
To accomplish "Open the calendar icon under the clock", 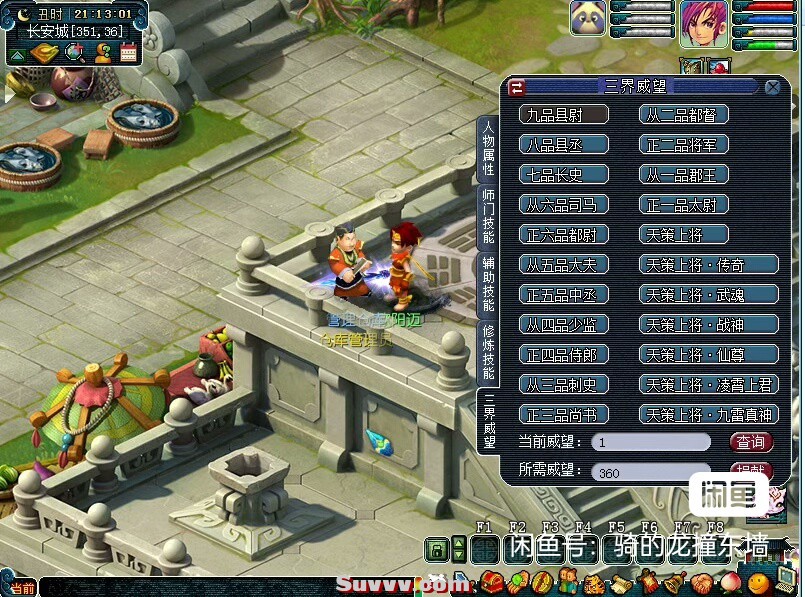I will pyautogui.click(x=128, y=53).
